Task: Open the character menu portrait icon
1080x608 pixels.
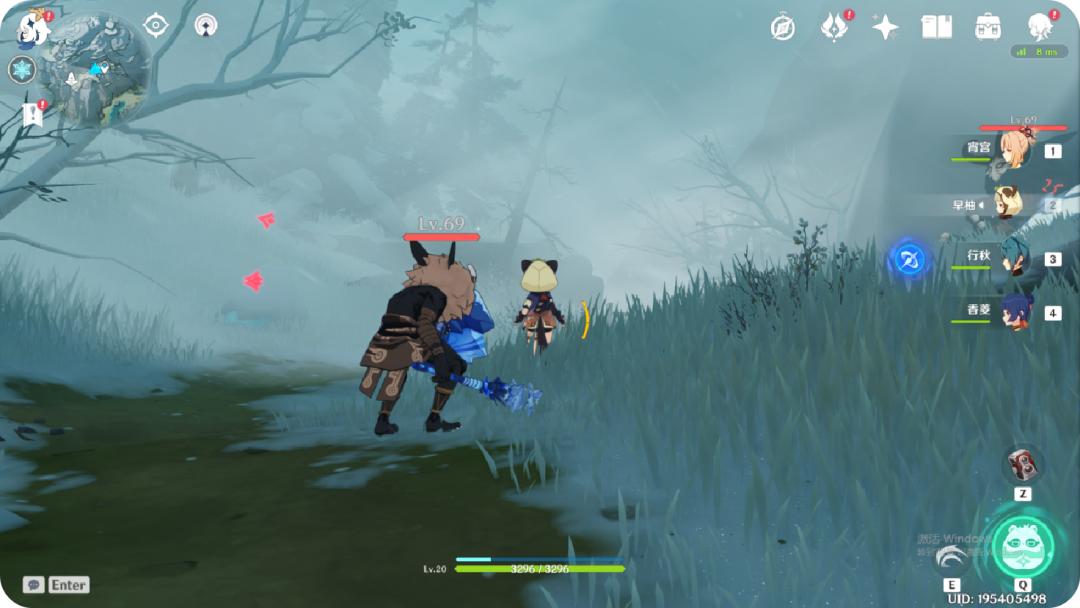Action: point(1041,27)
